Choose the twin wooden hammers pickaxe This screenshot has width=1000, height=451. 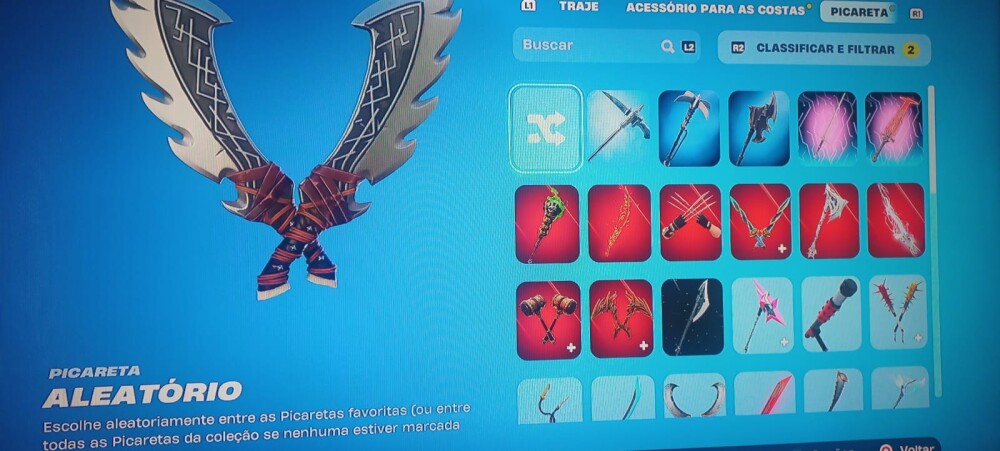tap(548, 318)
